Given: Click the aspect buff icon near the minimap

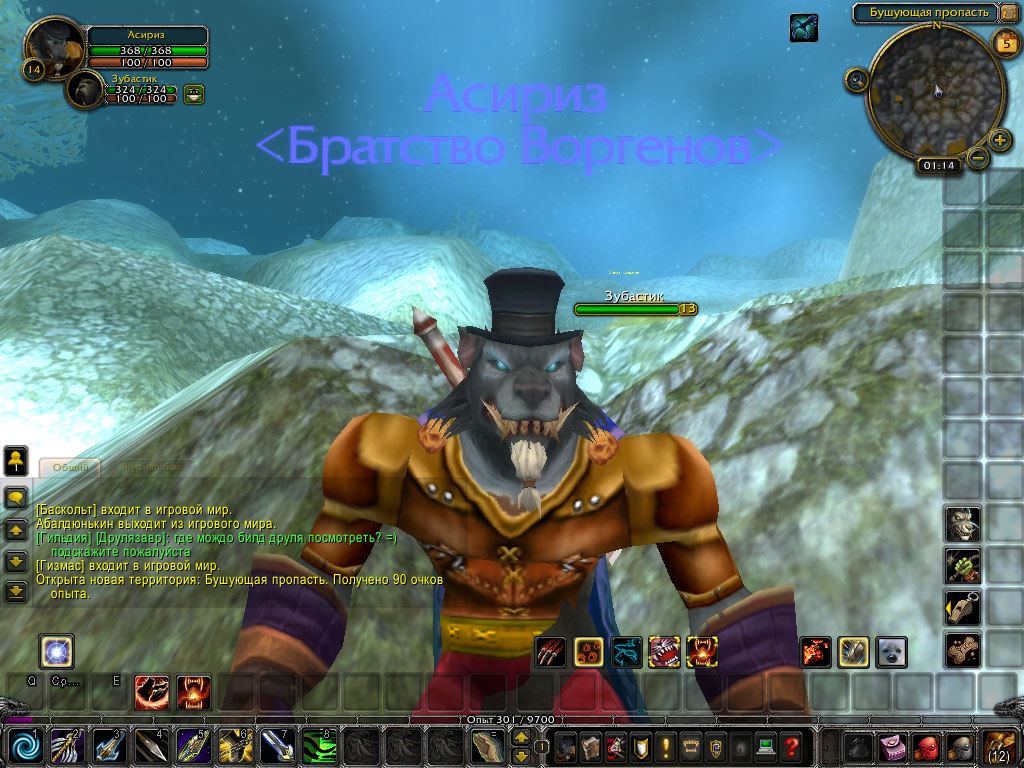Looking at the screenshot, I should (x=803, y=28).
